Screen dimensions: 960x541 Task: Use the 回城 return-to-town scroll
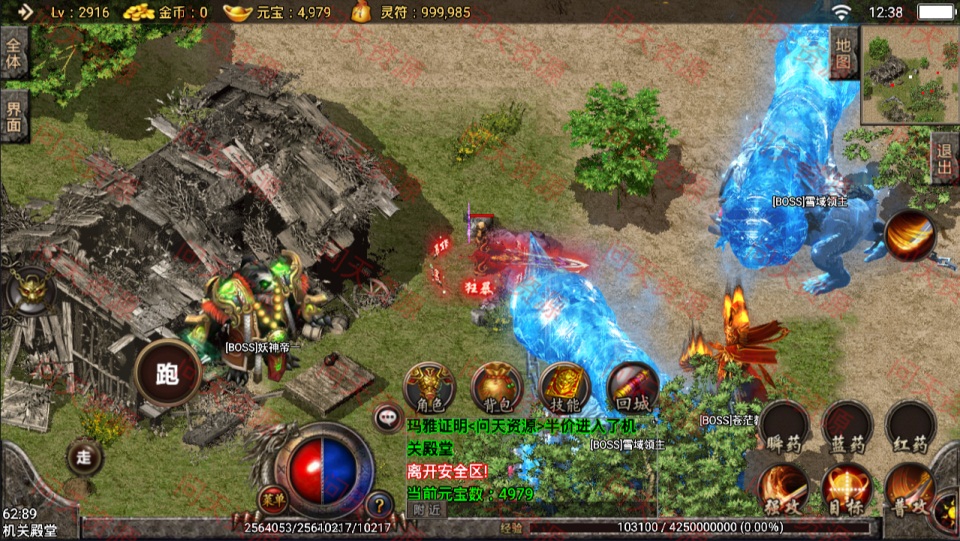632,387
